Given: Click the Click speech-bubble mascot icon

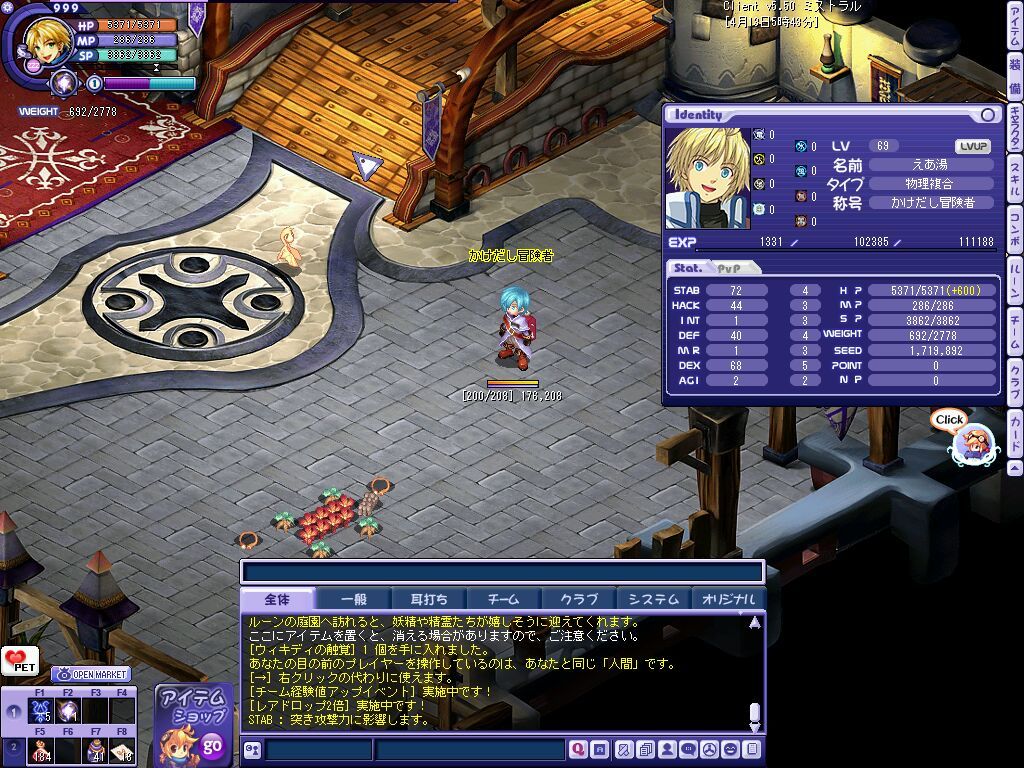Looking at the screenshot, I should [968, 440].
